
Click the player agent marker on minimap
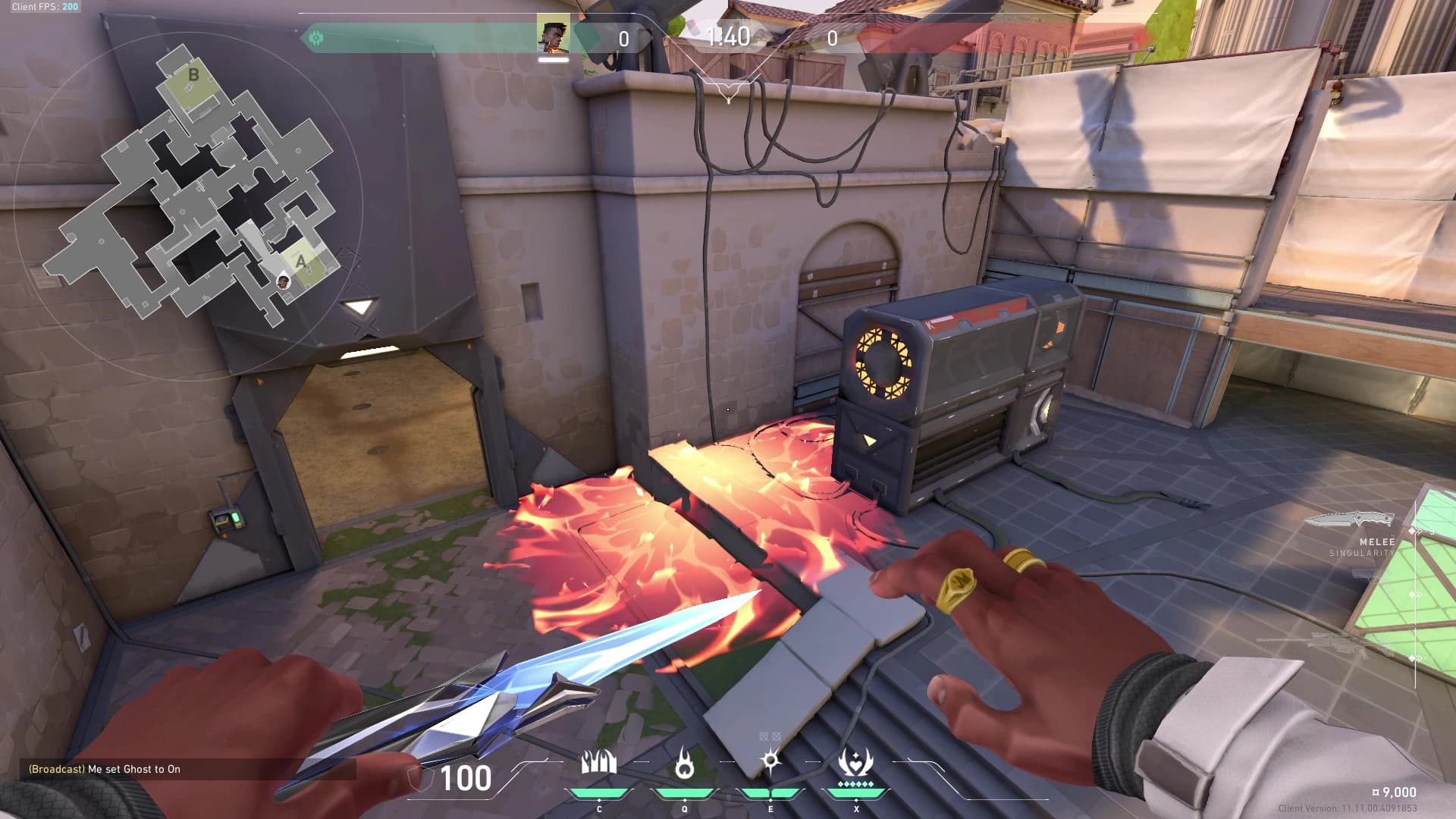(283, 282)
